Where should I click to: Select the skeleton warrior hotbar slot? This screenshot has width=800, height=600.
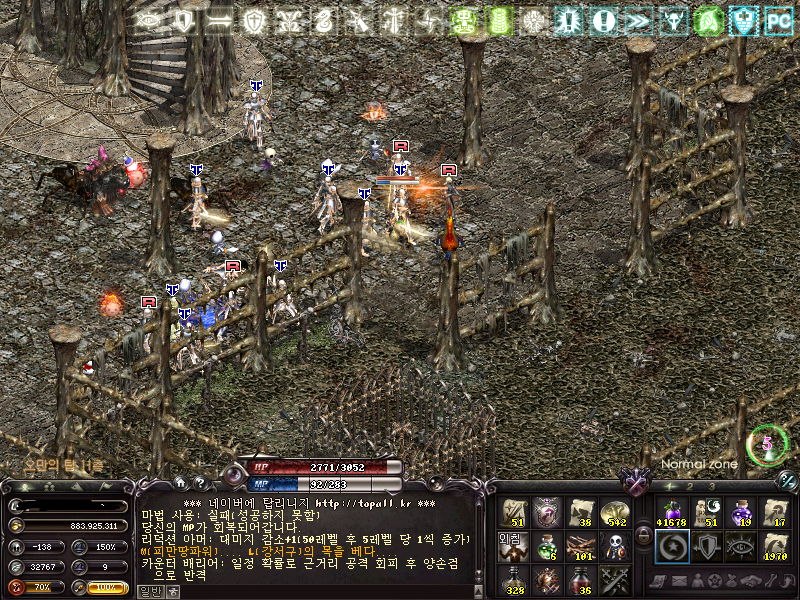coord(613,546)
